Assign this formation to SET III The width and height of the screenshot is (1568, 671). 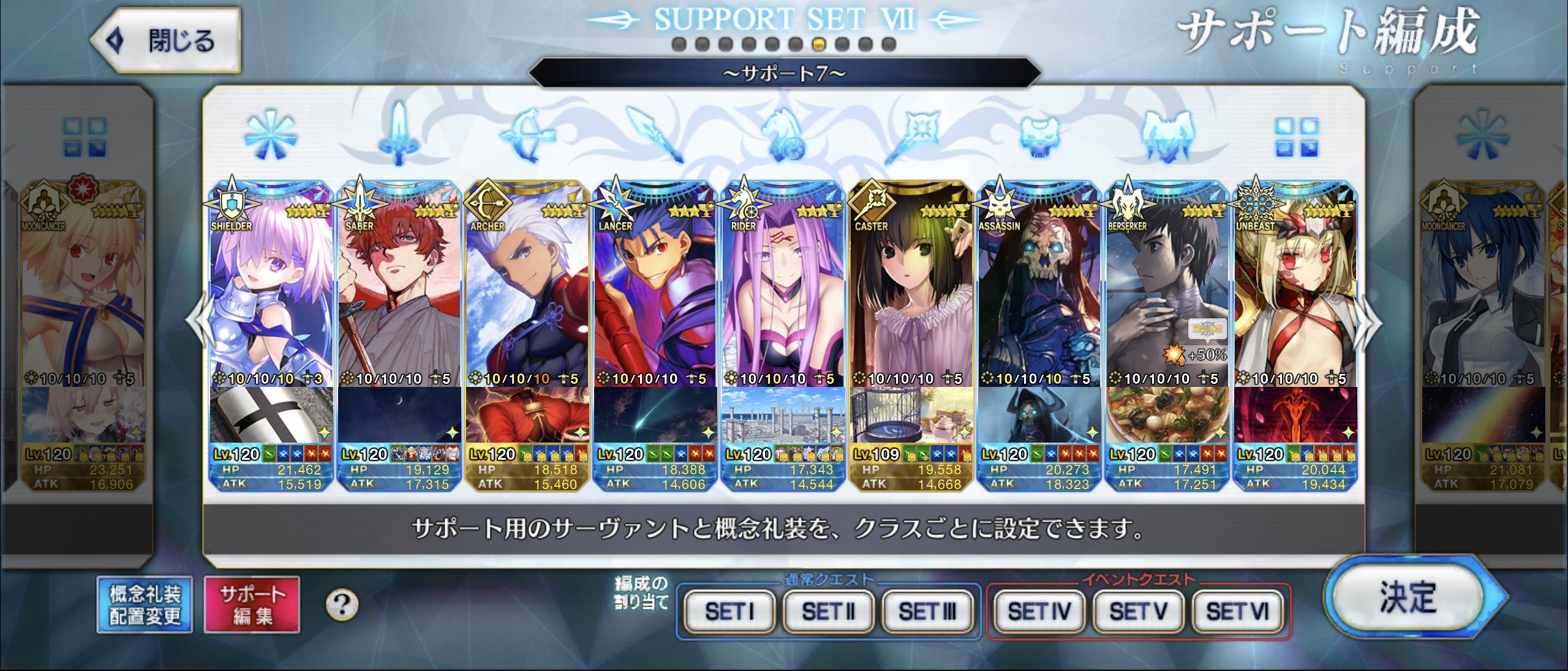(927, 611)
